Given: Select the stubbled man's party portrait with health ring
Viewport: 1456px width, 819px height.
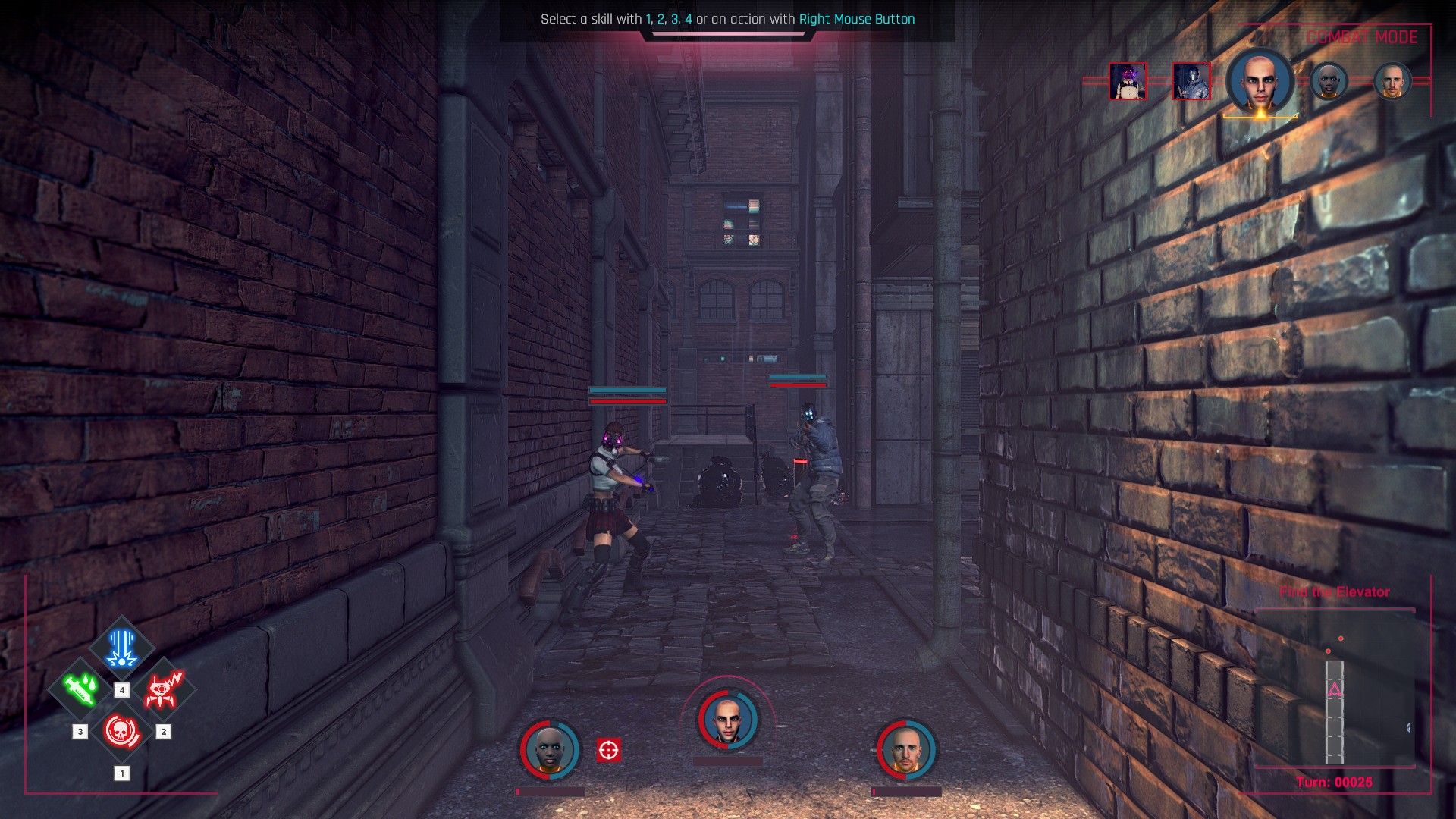Looking at the screenshot, I should (906, 750).
